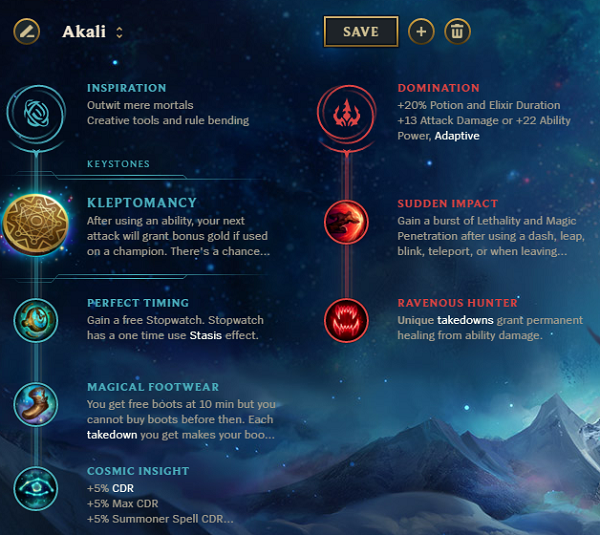Save the rune page
The image size is (600, 535).
360,32
